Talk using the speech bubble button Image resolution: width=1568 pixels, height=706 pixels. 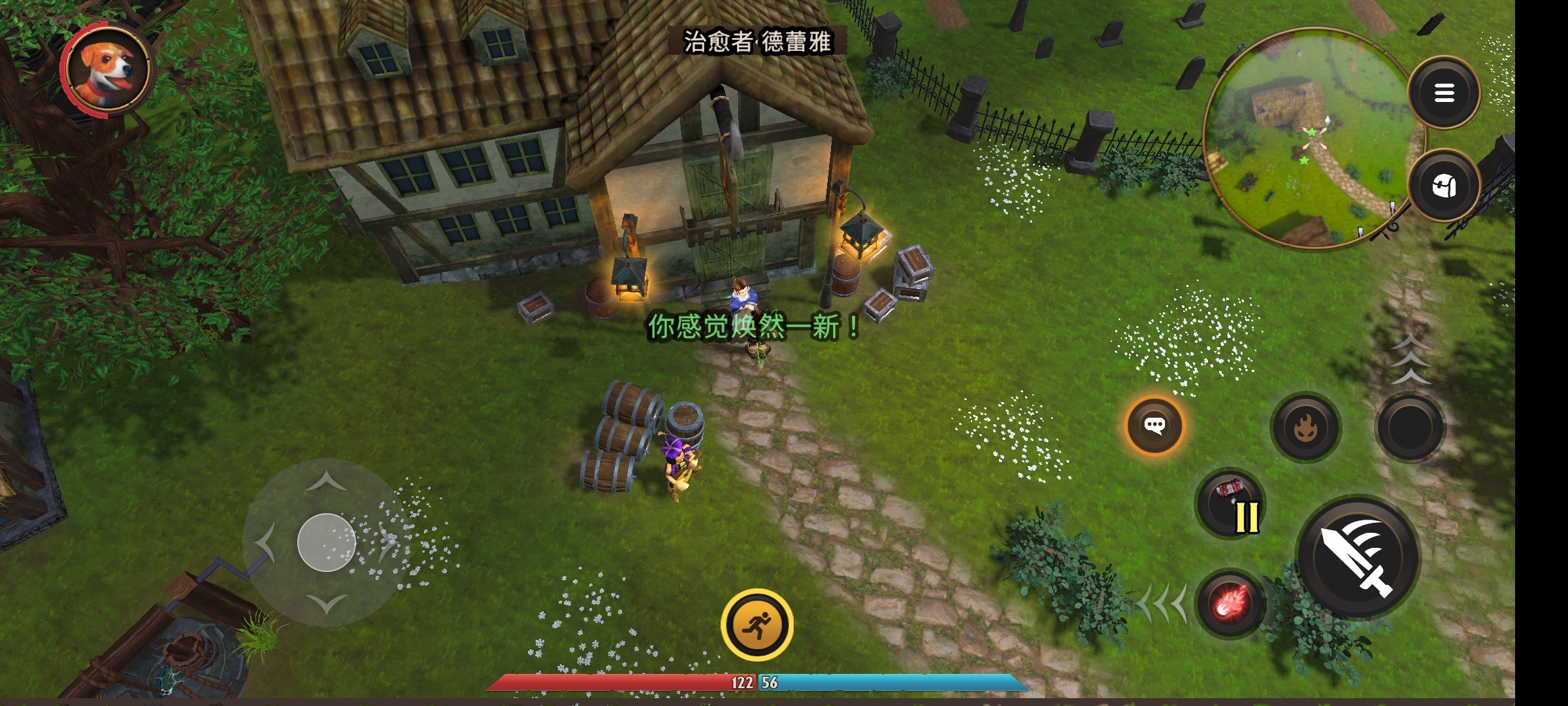[1154, 426]
